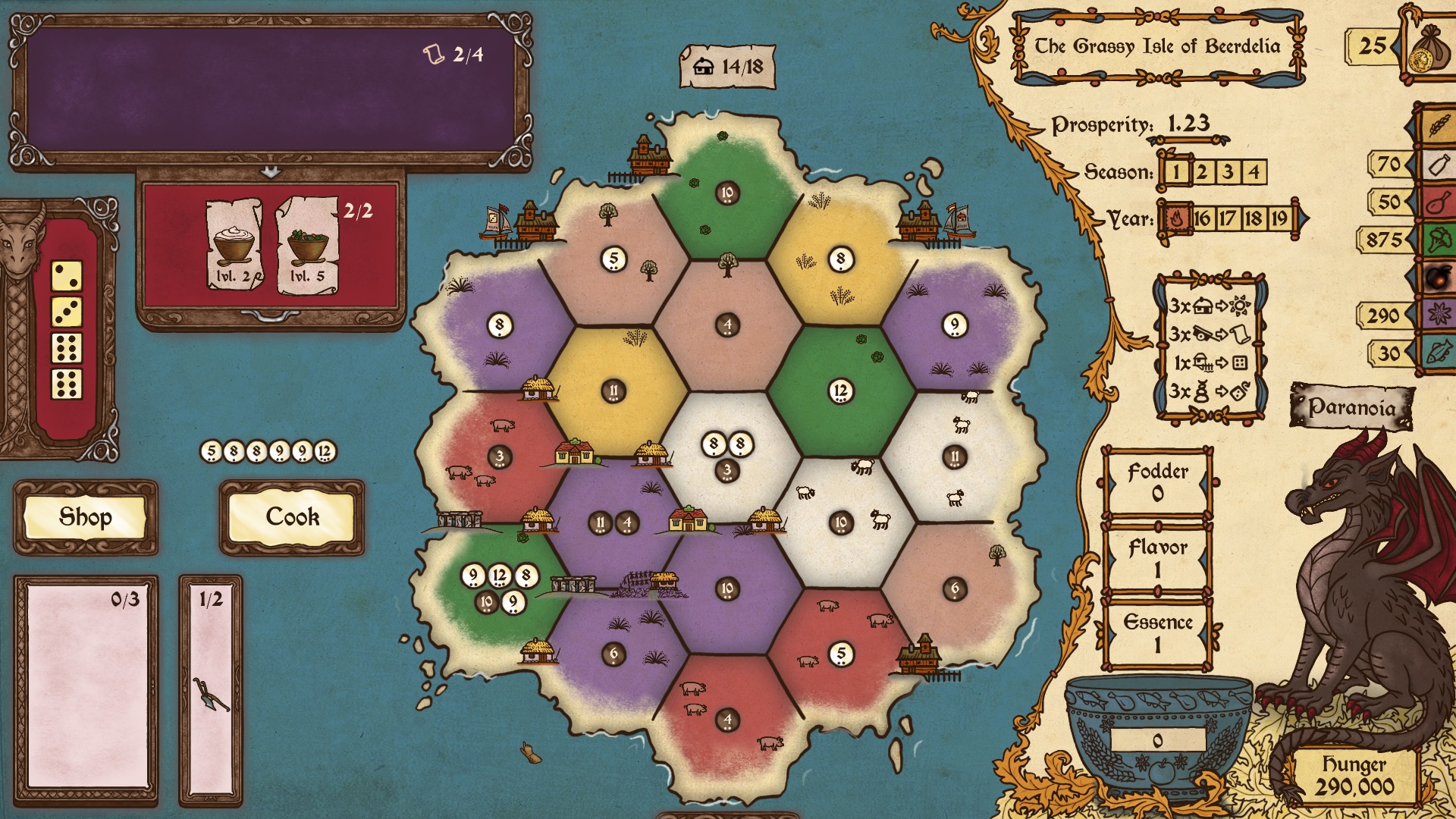
Task: Open the Shop
Action: [x=85, y=517]
